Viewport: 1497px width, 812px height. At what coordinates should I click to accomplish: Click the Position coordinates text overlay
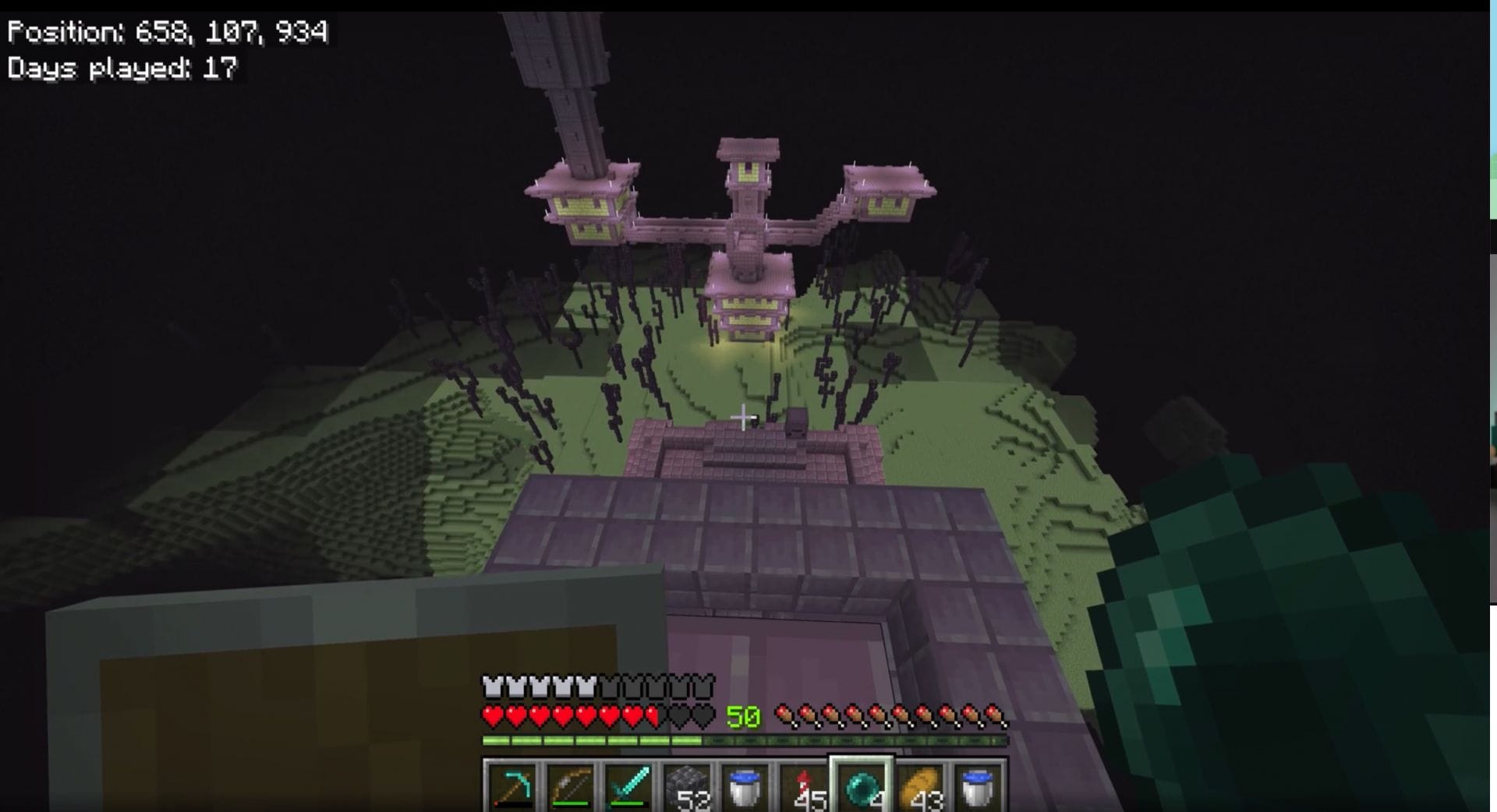click(168, 33)
